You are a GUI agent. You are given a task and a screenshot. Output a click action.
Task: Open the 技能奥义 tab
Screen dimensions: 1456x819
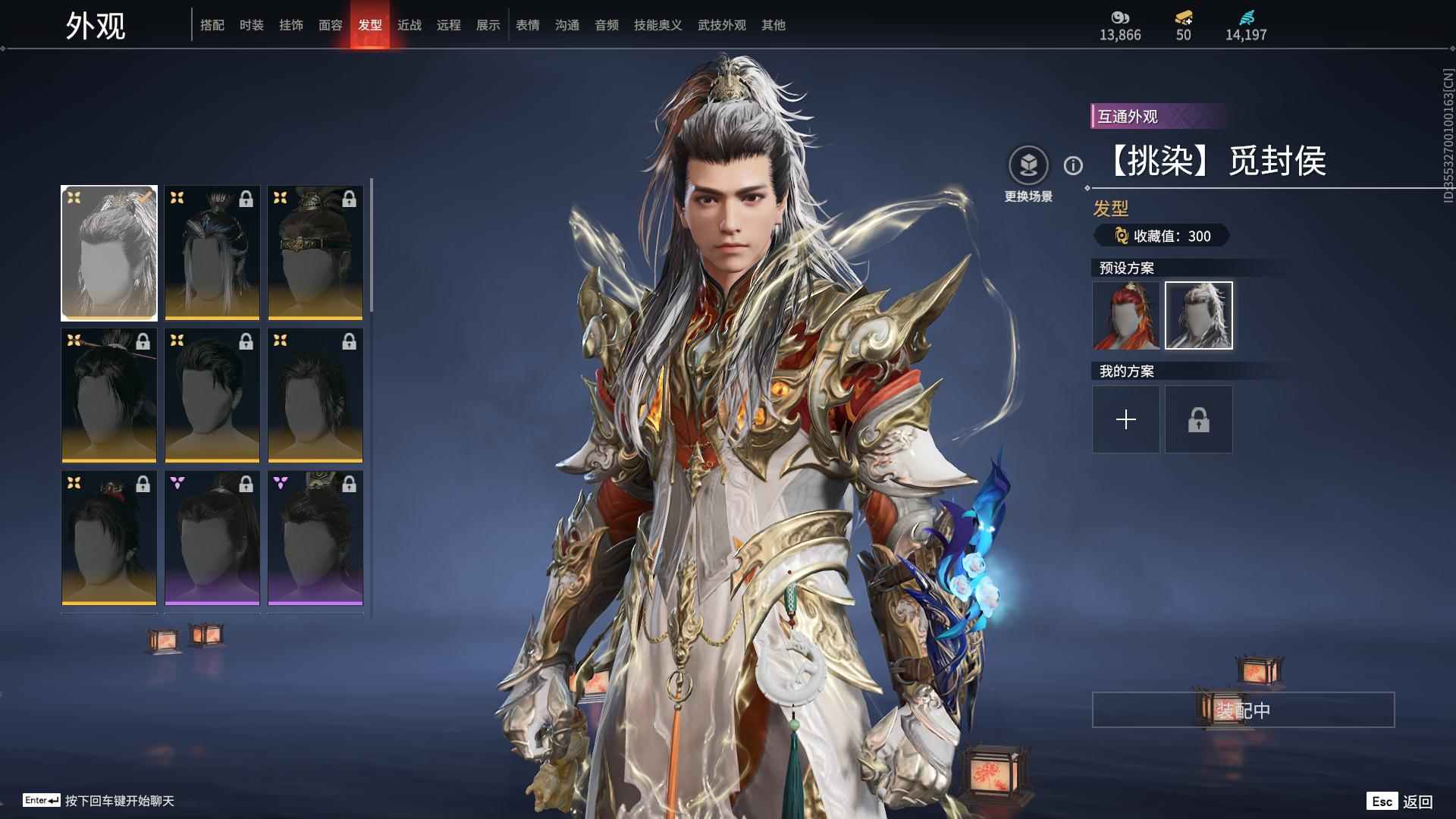(x=657, y=25)
